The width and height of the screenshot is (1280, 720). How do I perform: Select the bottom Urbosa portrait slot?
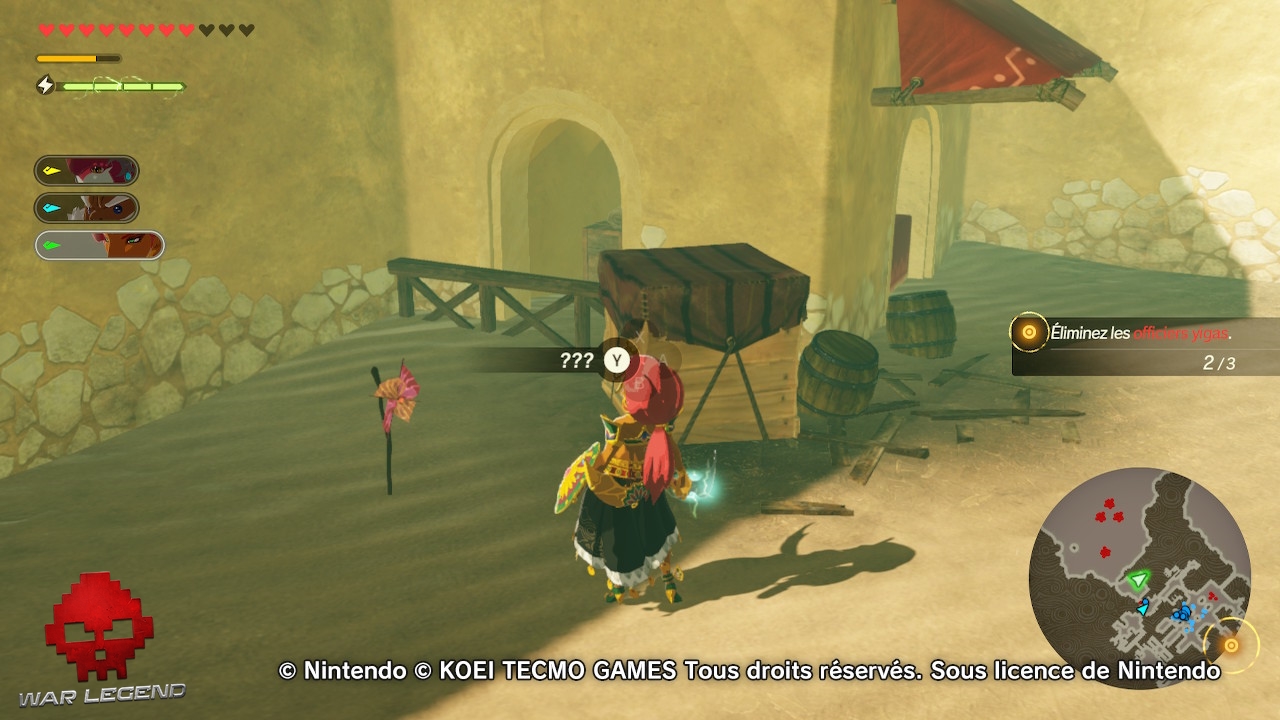[x=99, y=244]
